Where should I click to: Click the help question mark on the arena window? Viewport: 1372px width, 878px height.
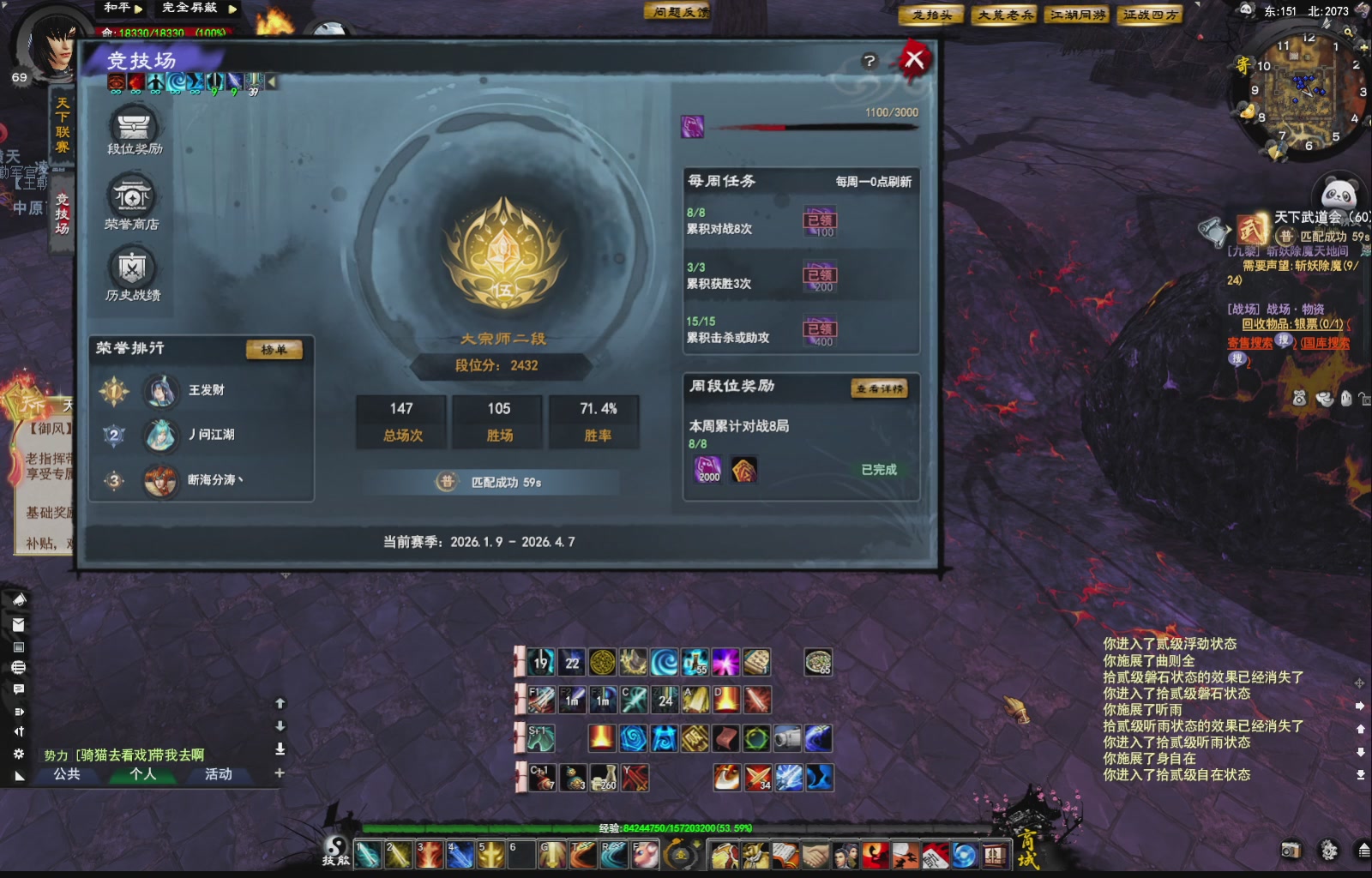point(870,60)
